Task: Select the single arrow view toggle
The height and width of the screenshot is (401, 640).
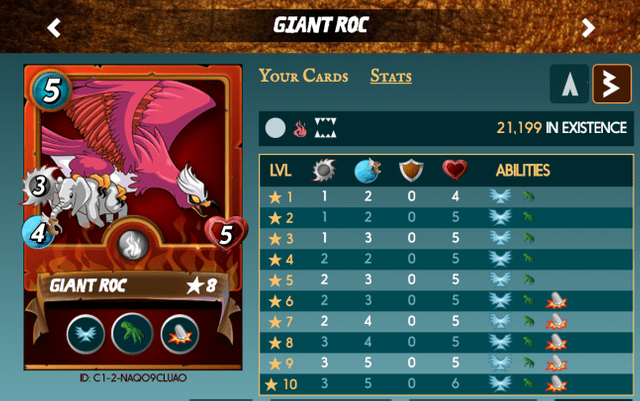Action: (x=569, y=84)
